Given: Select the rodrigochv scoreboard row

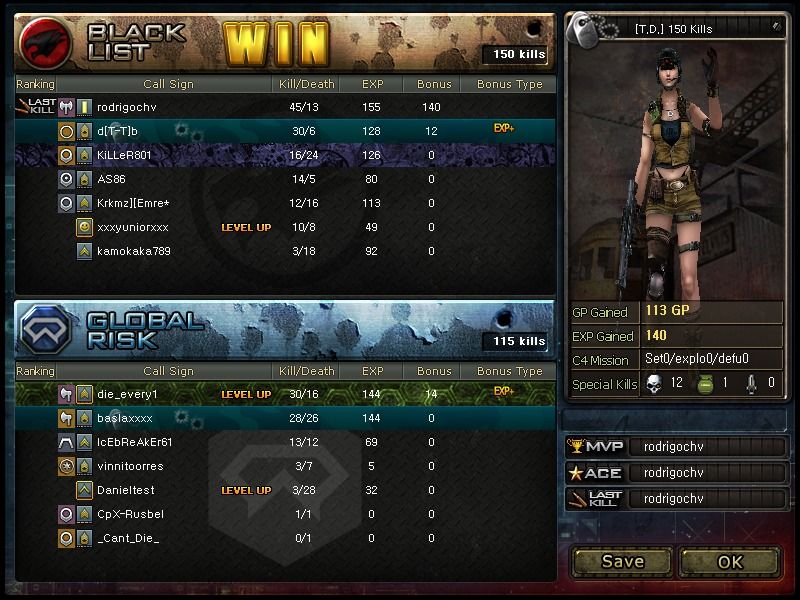Looking at the screenshot, I should click(285, 107).
